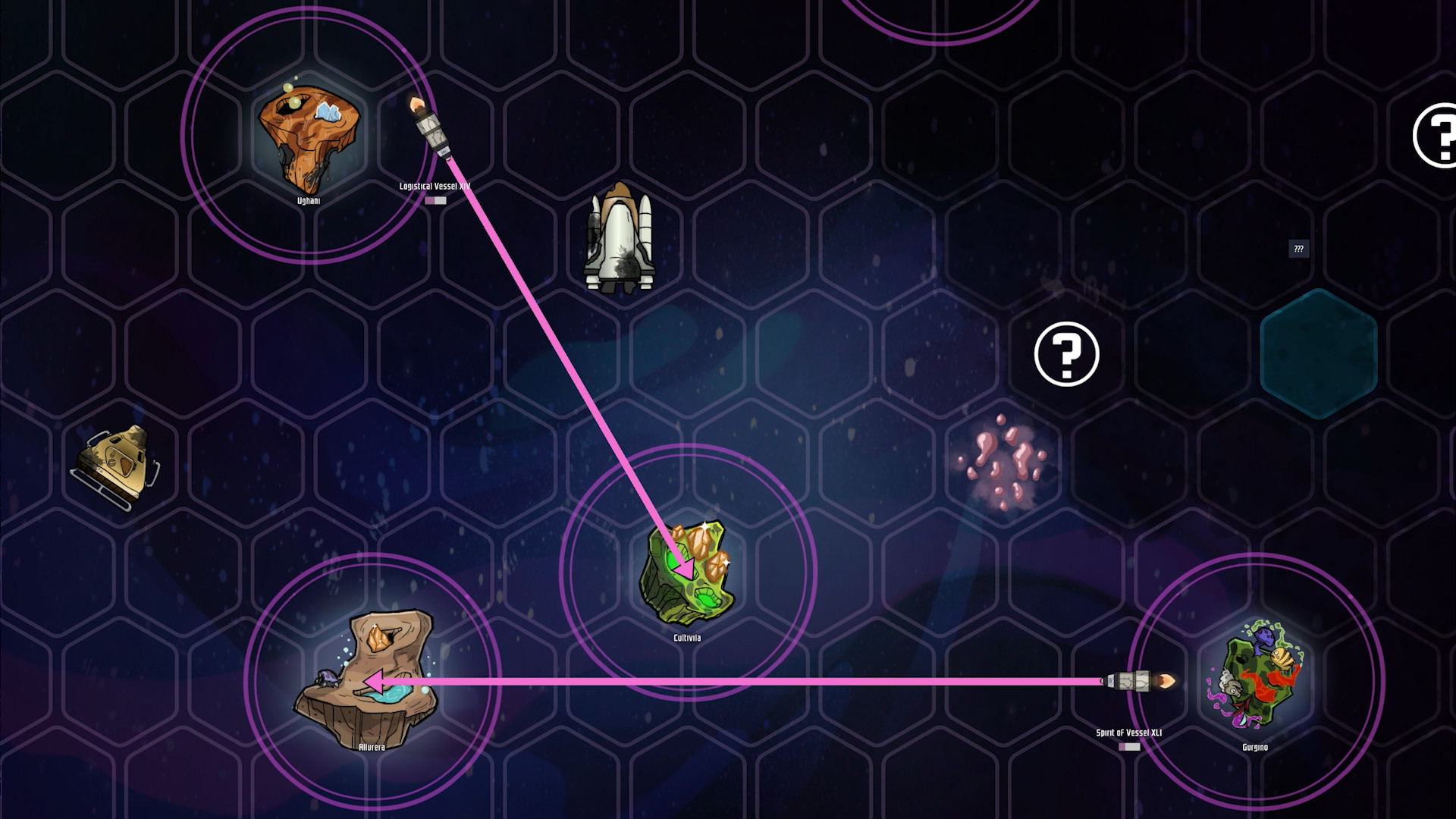Click Spirit of Vessel XLI's progress bar

[x=1129, y=746]
